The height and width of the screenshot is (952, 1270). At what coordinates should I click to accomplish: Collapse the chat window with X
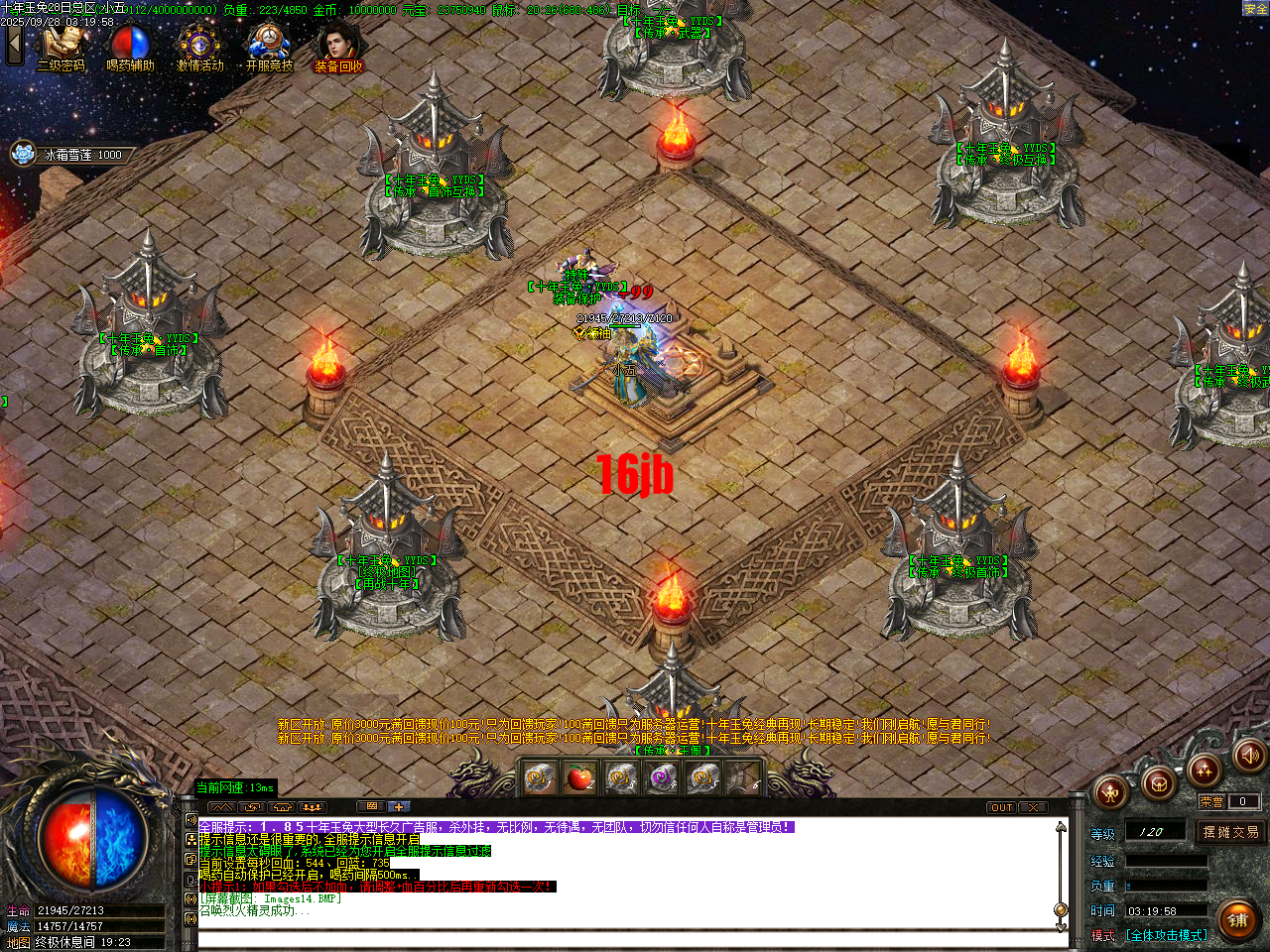click(x=1032, y=808)
